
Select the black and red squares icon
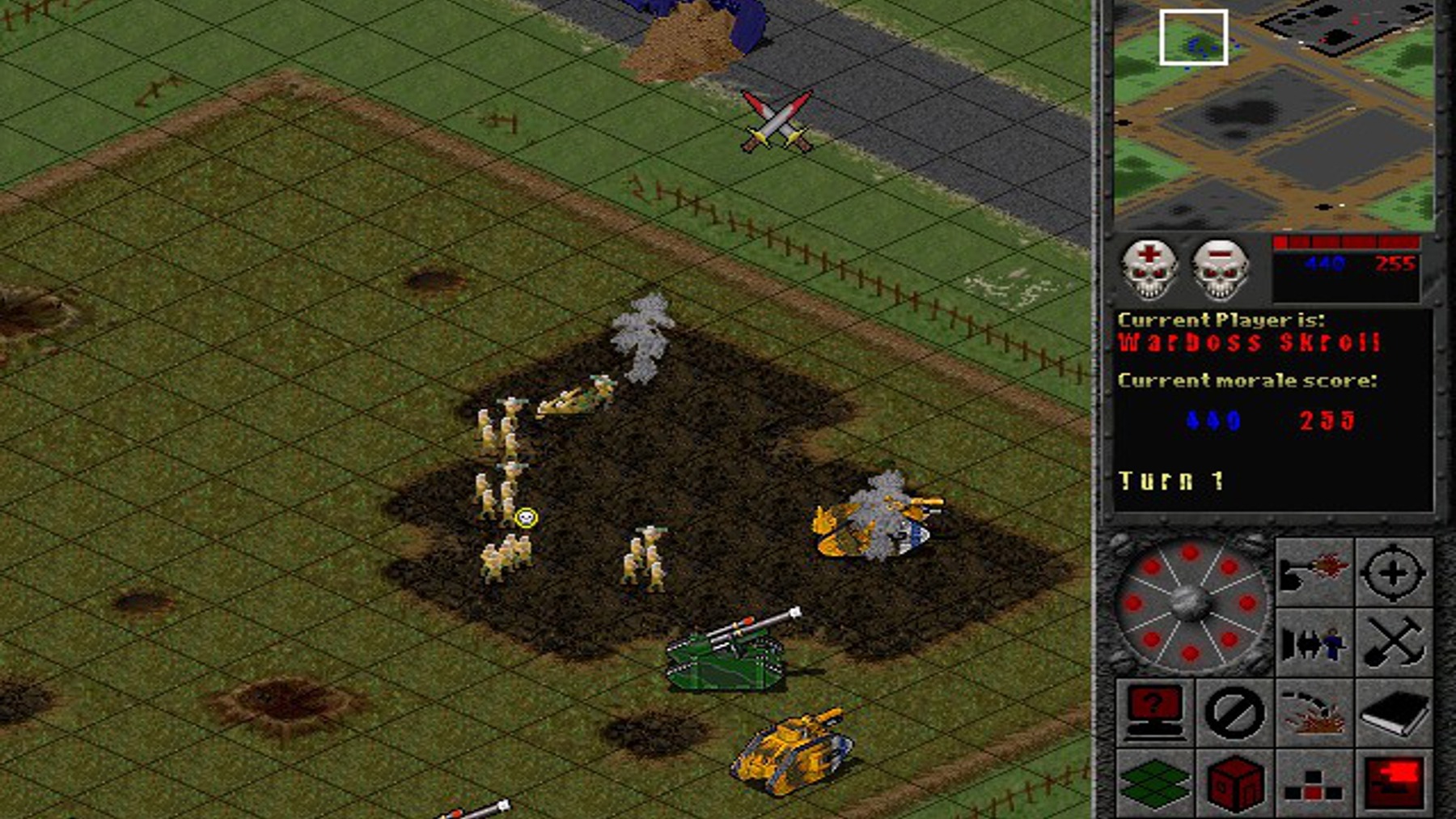(x=1314, y=783)
